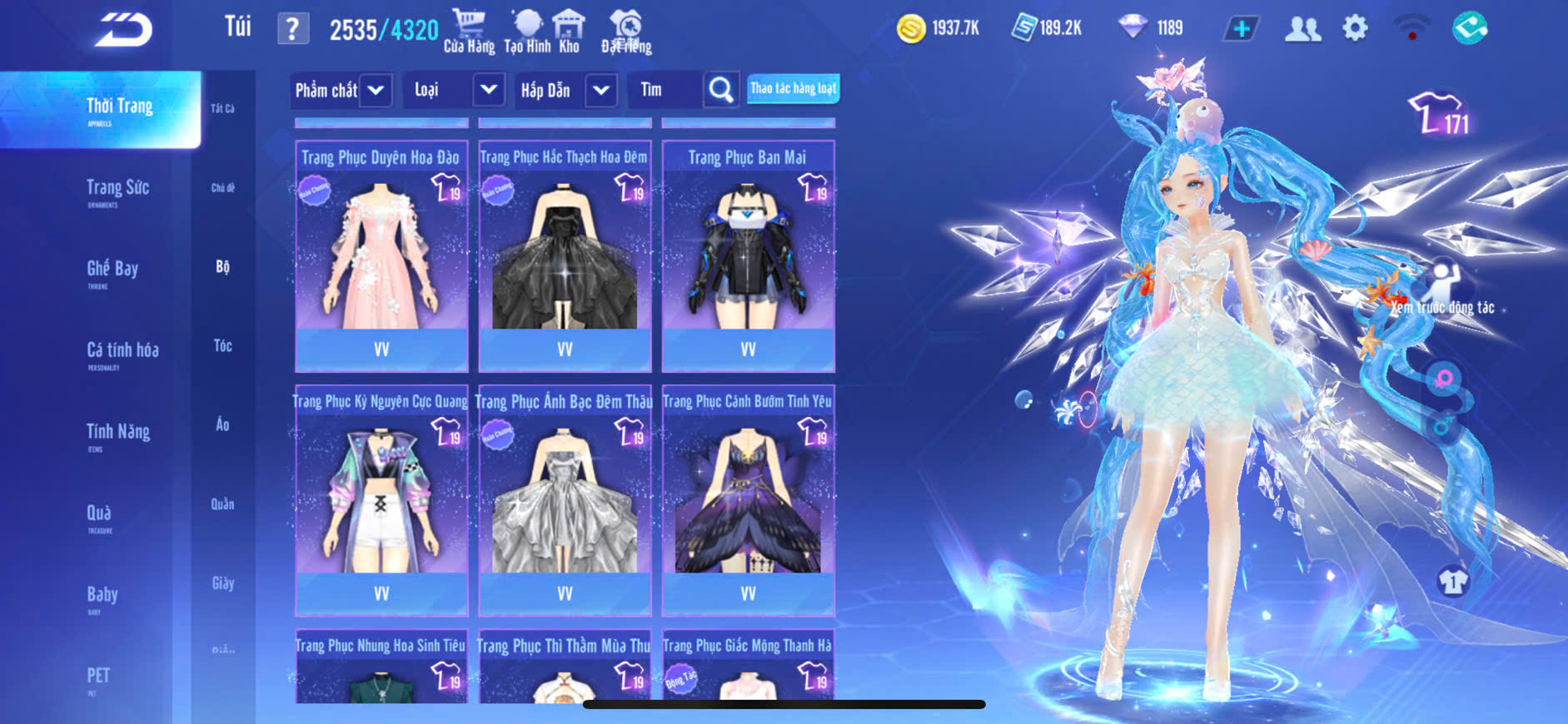1568x724 pixels.
Task: Expand the Loại type dropdown
Action: point(489,90)
